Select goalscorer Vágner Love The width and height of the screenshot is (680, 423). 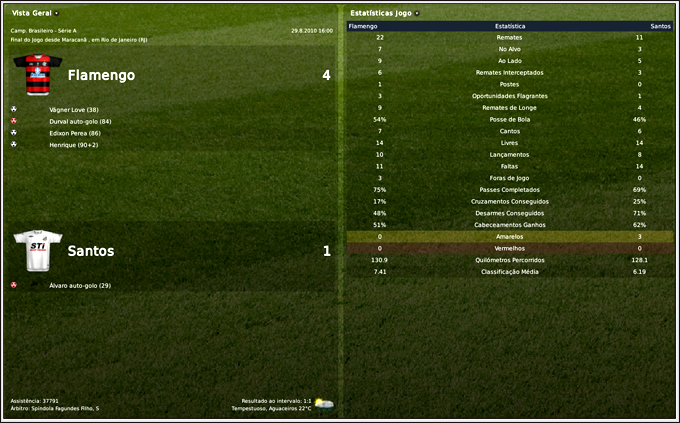[73, 109]
